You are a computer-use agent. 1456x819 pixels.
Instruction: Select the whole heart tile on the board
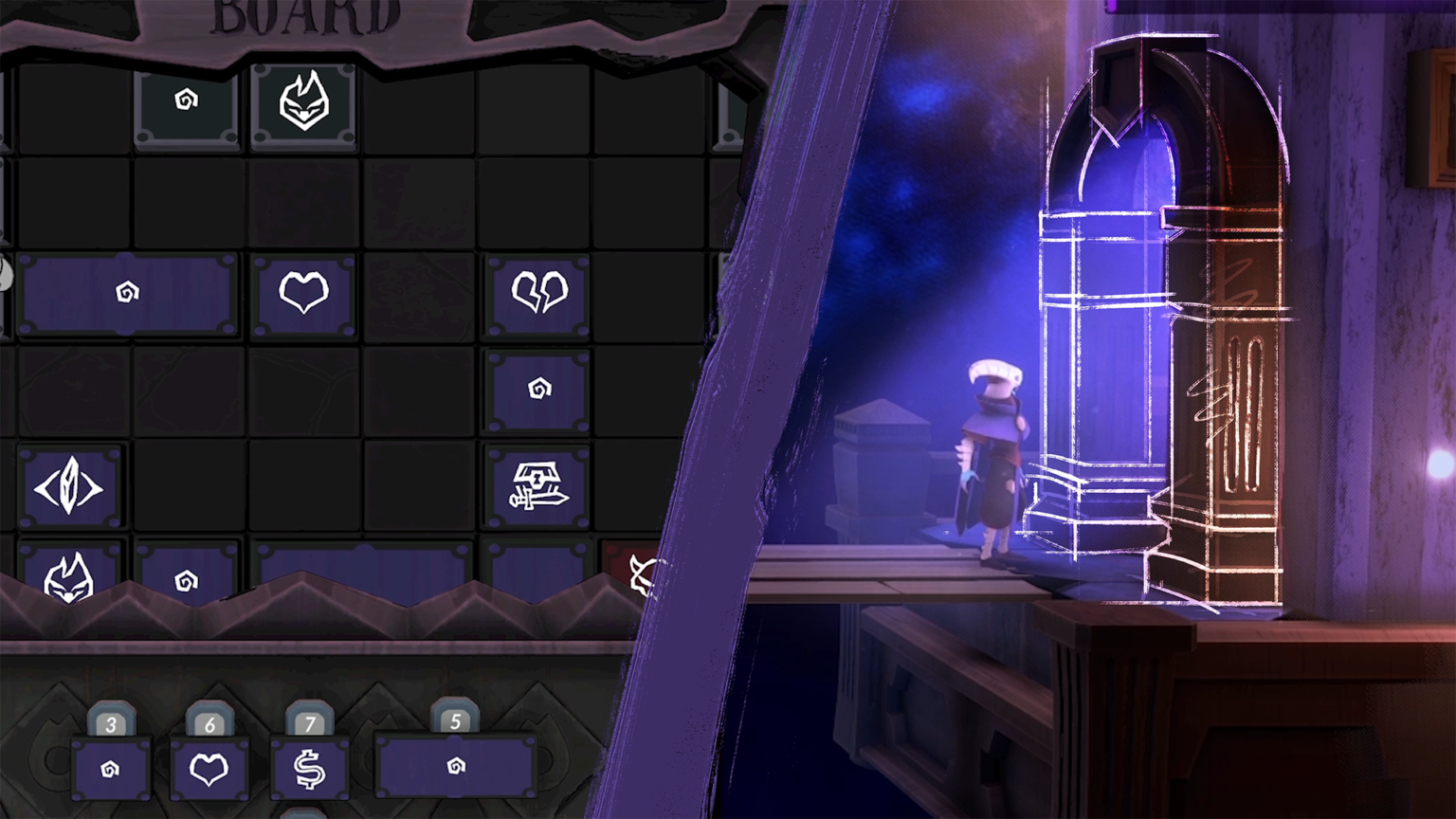[x=303, y=294]
